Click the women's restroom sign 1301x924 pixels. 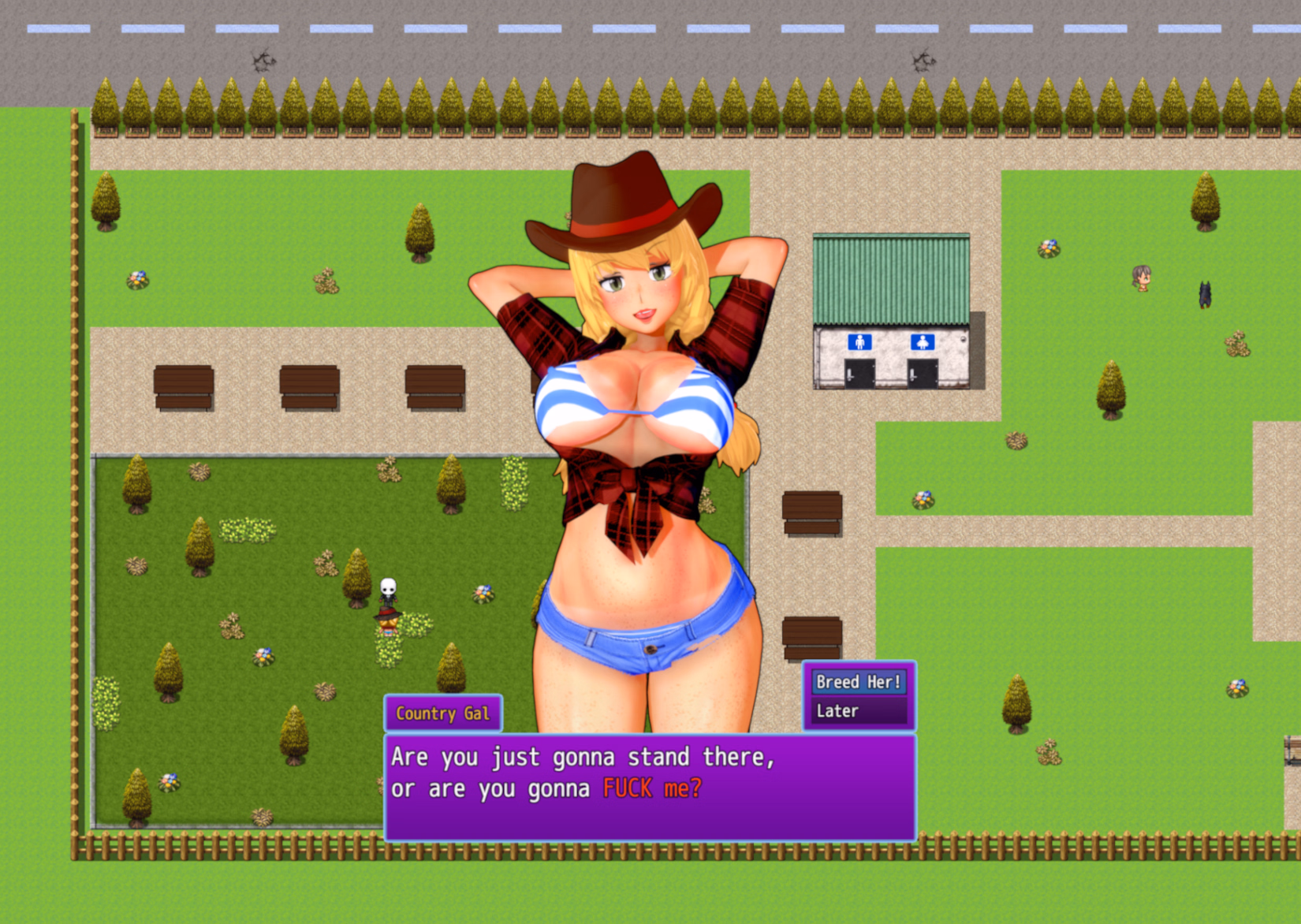(x=923, y=343)
